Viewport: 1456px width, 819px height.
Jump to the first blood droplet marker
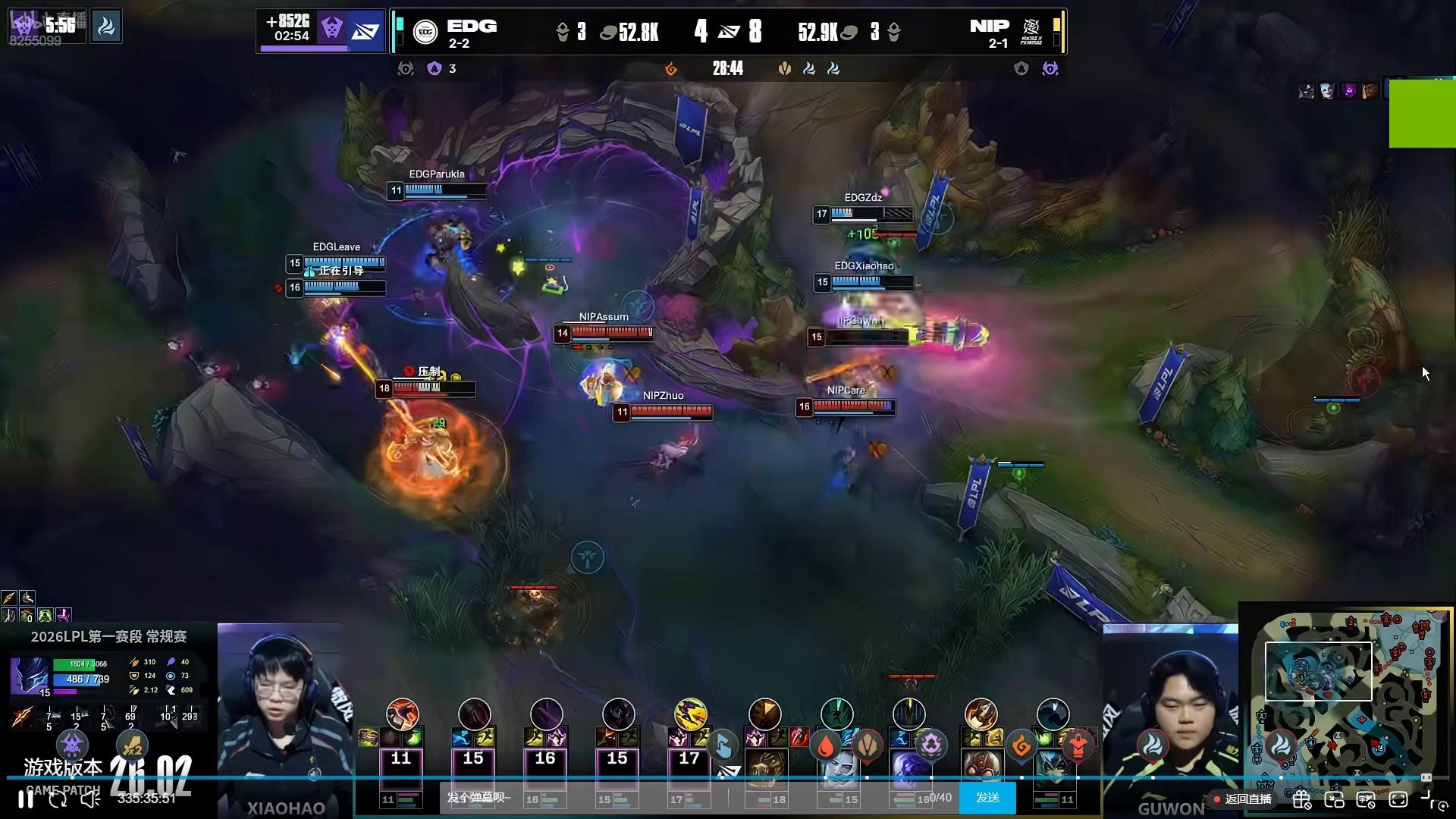[x=825, y=746]
